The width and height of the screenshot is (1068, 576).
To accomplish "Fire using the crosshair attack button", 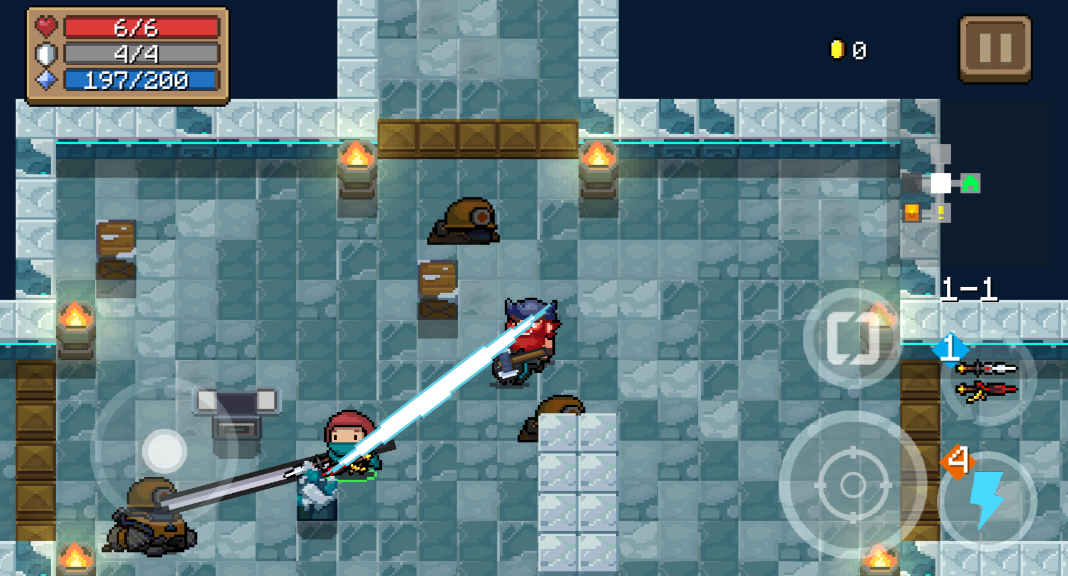I will pyautogui.click(x=852, y=485).
